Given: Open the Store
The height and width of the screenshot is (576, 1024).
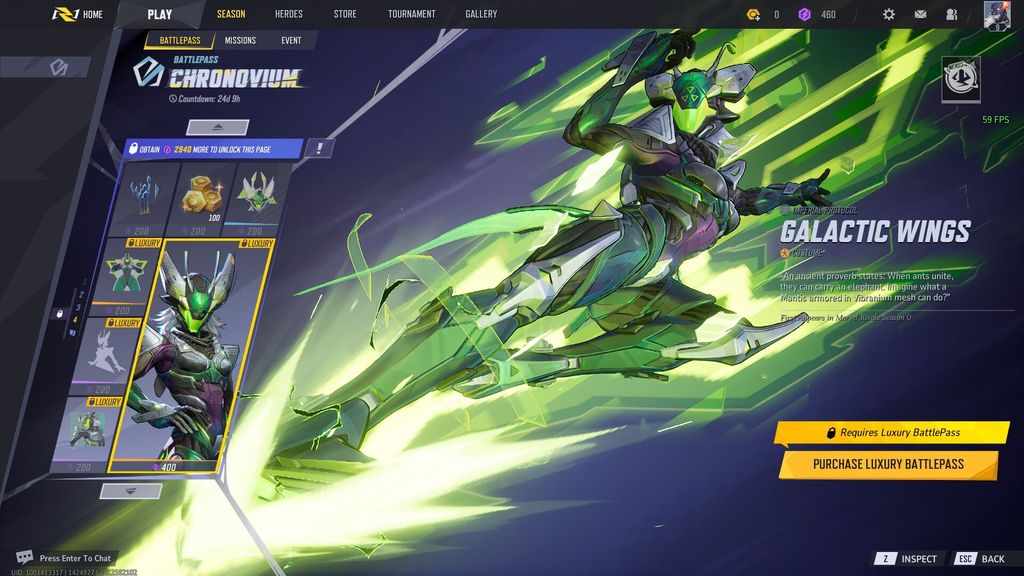Looking at the screenshot, I should click(345, 14).
